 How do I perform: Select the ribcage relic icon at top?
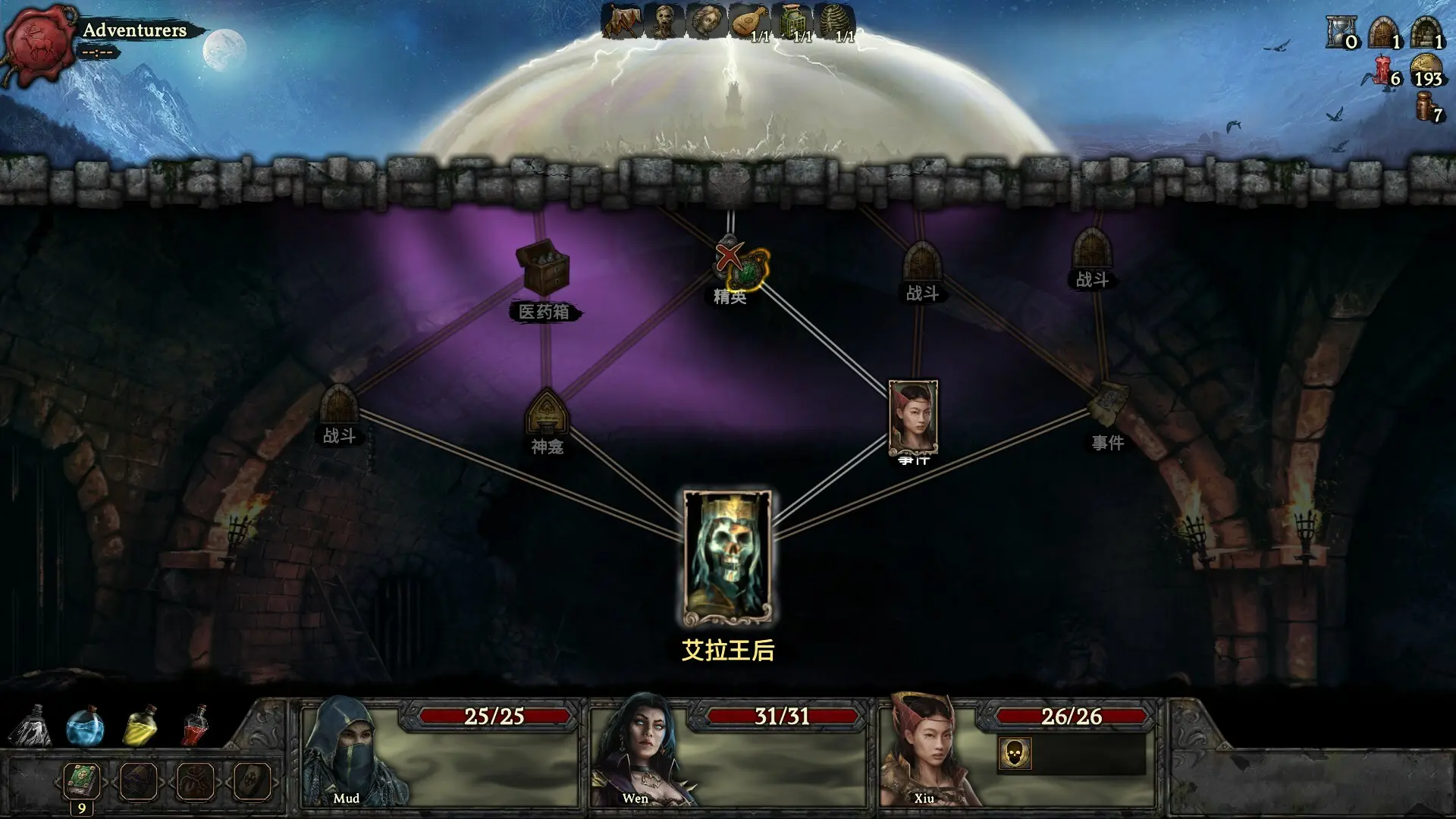tap(834, 21)
